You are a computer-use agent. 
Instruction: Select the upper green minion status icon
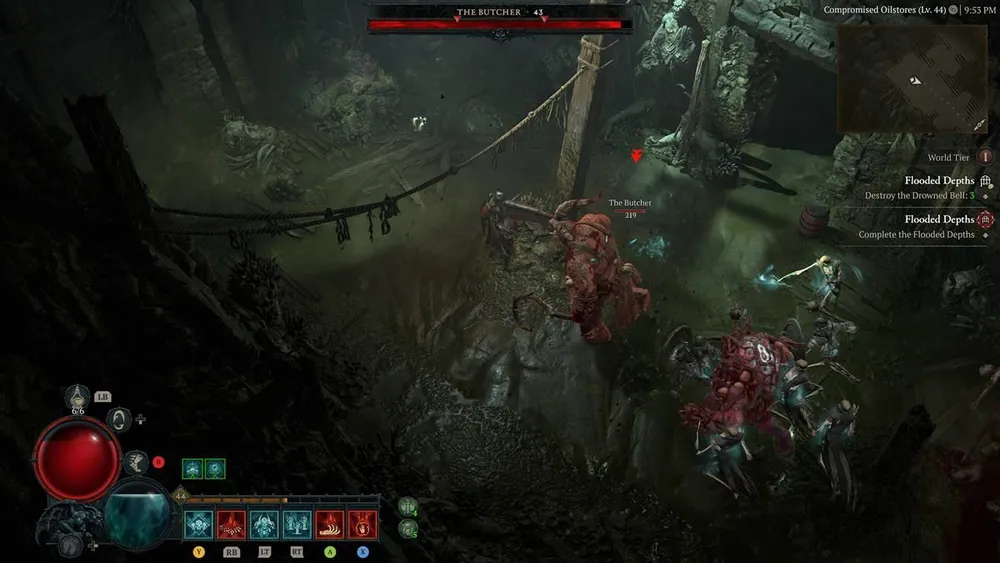coord(408,507)
